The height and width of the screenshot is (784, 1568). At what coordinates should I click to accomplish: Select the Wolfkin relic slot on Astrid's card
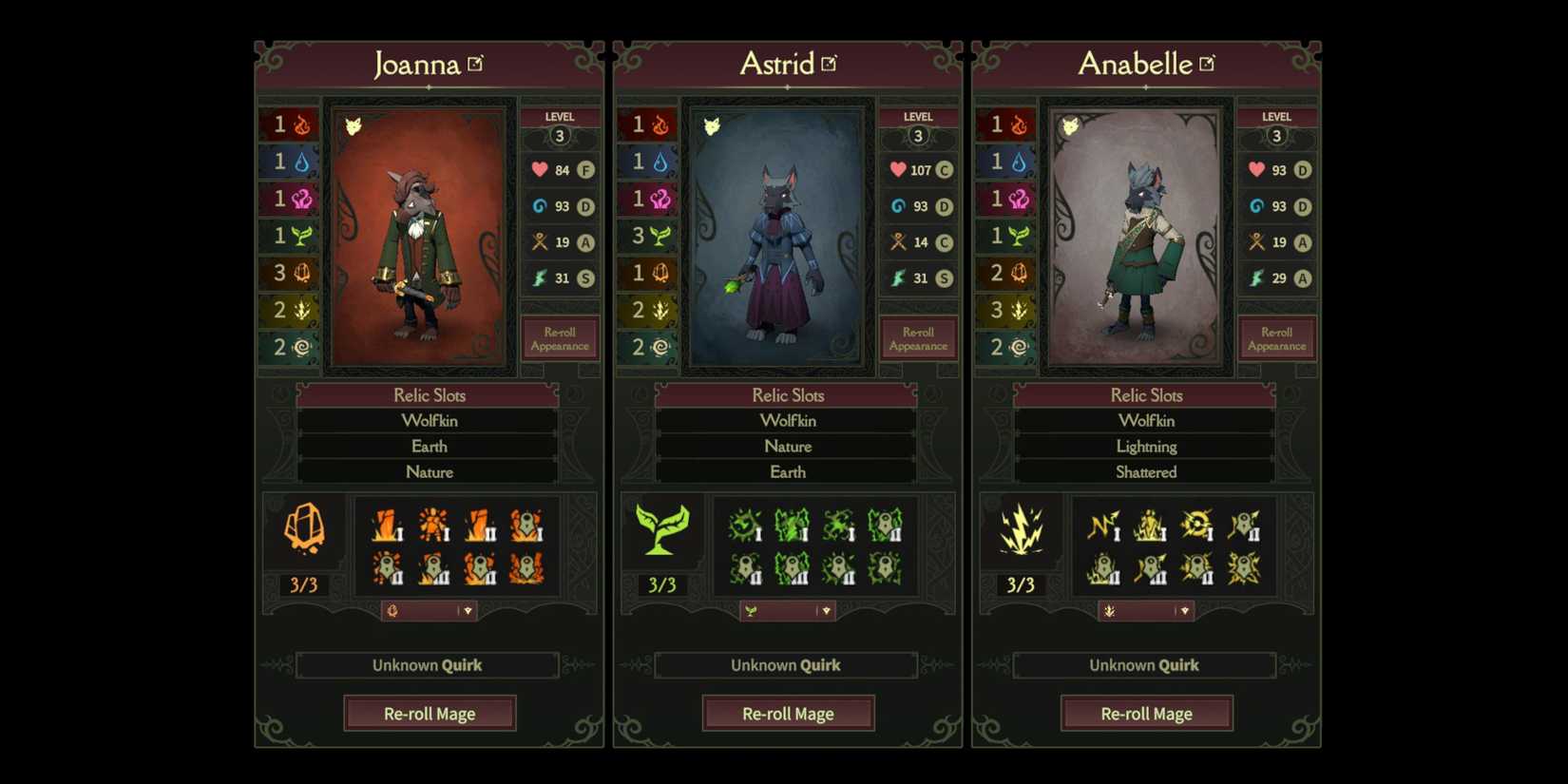787,420
